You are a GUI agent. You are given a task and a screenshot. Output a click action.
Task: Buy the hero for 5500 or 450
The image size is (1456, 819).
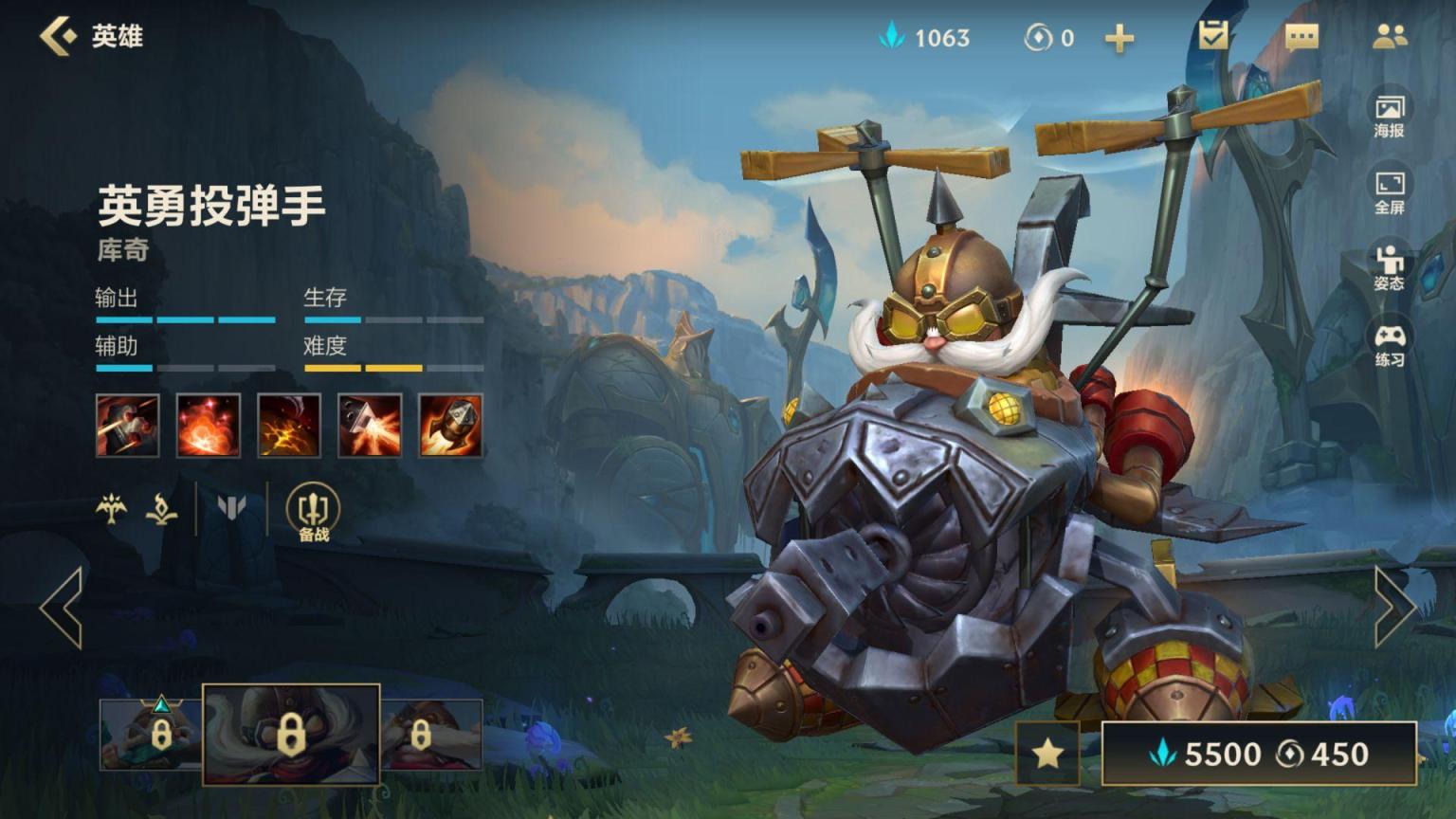pyautogui.click(x=1259, y=754)
